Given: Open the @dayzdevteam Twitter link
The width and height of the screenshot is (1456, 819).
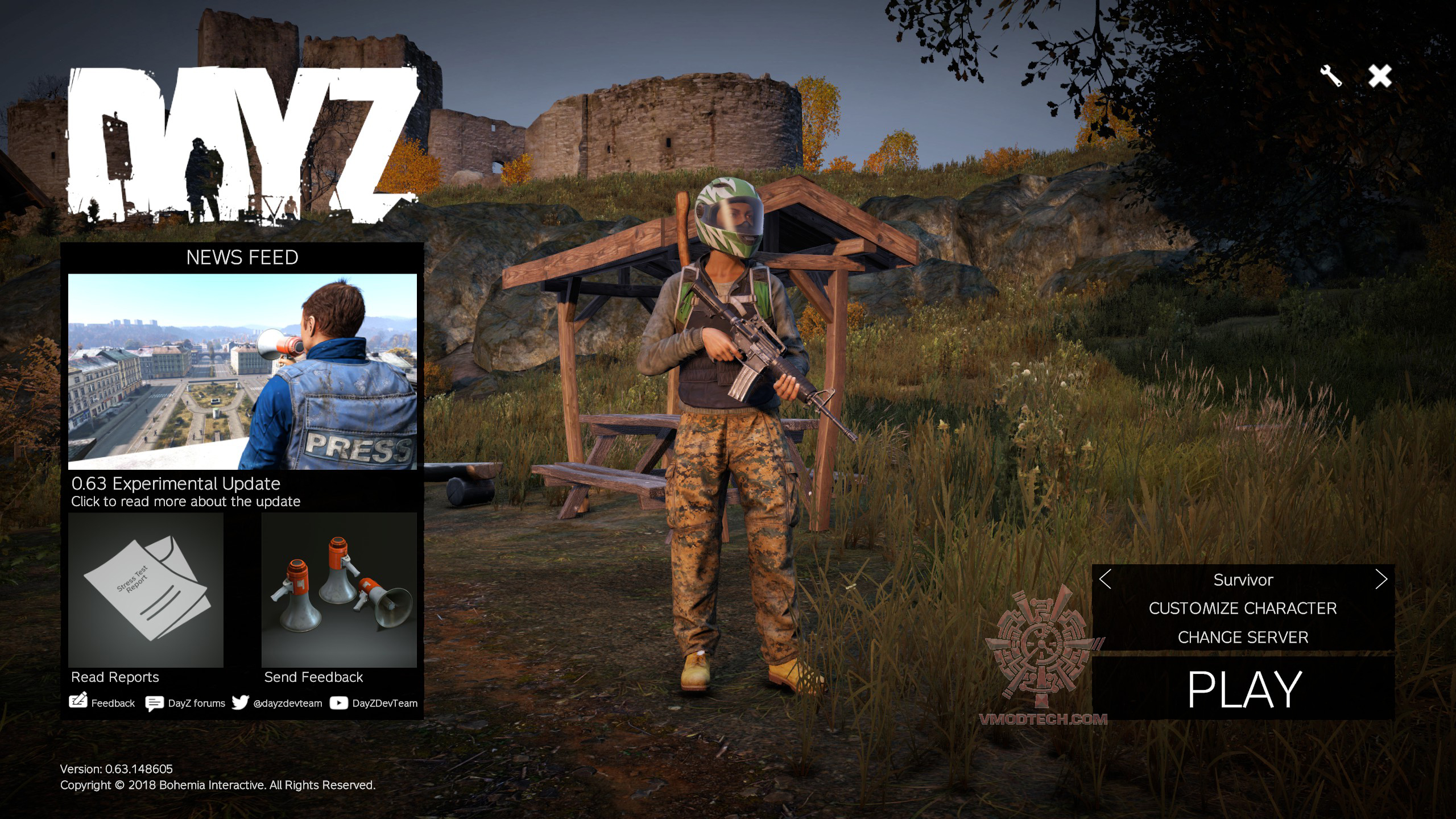Looking at the screenshot, I should [278, 703].
